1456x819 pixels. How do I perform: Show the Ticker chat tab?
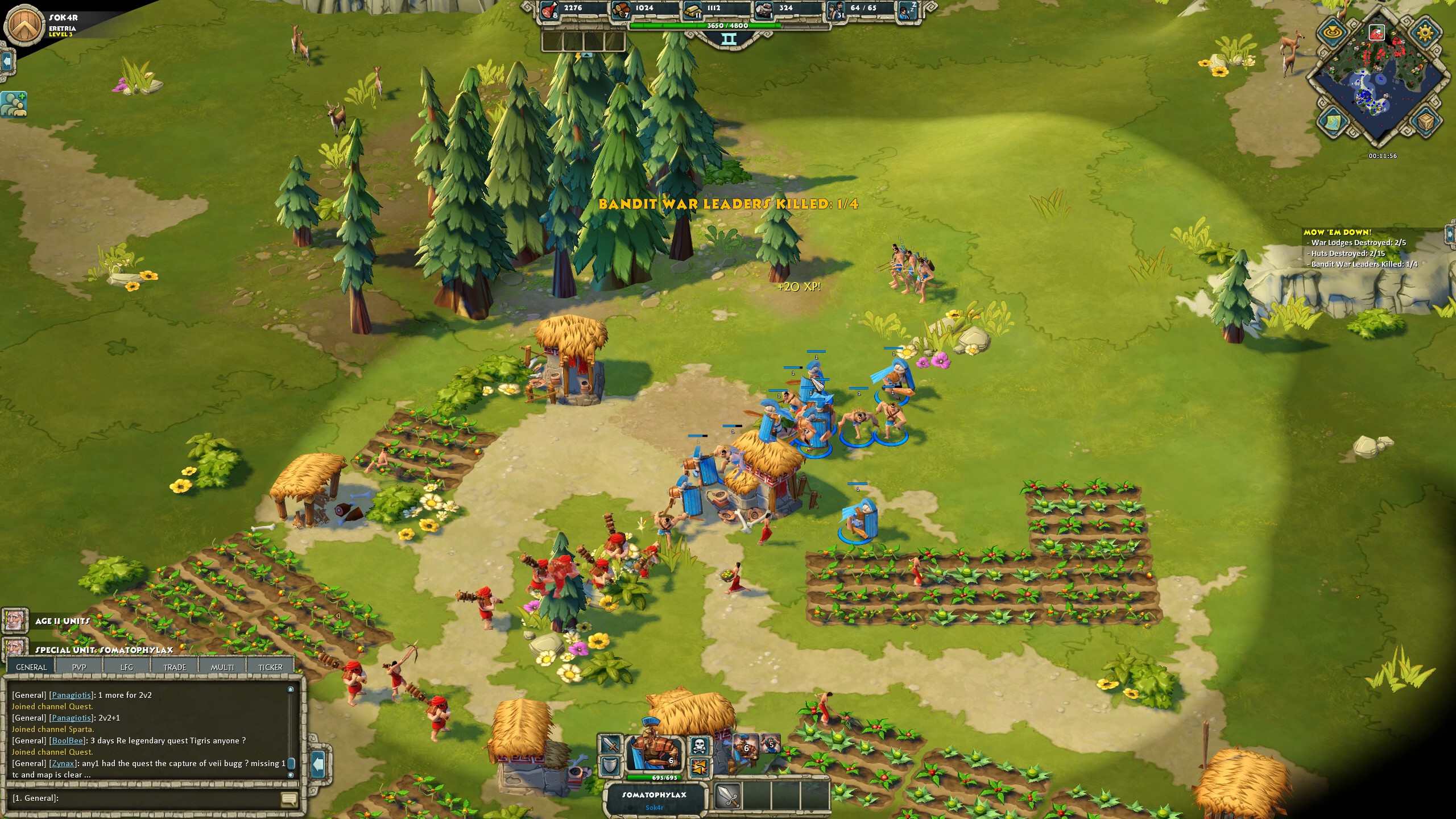270,667
